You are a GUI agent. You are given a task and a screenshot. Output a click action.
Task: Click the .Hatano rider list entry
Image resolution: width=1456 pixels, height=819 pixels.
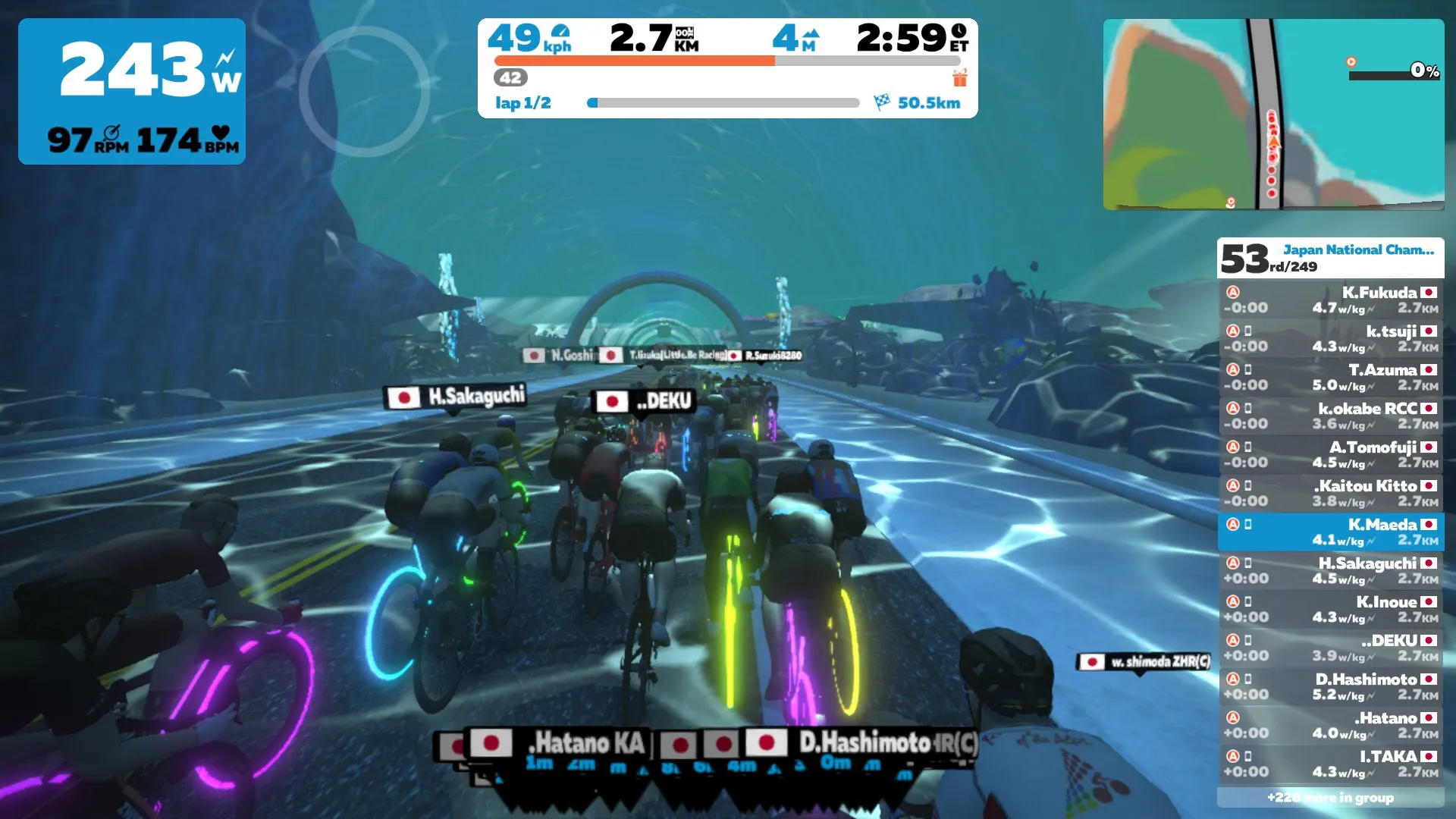(1330, 725)
